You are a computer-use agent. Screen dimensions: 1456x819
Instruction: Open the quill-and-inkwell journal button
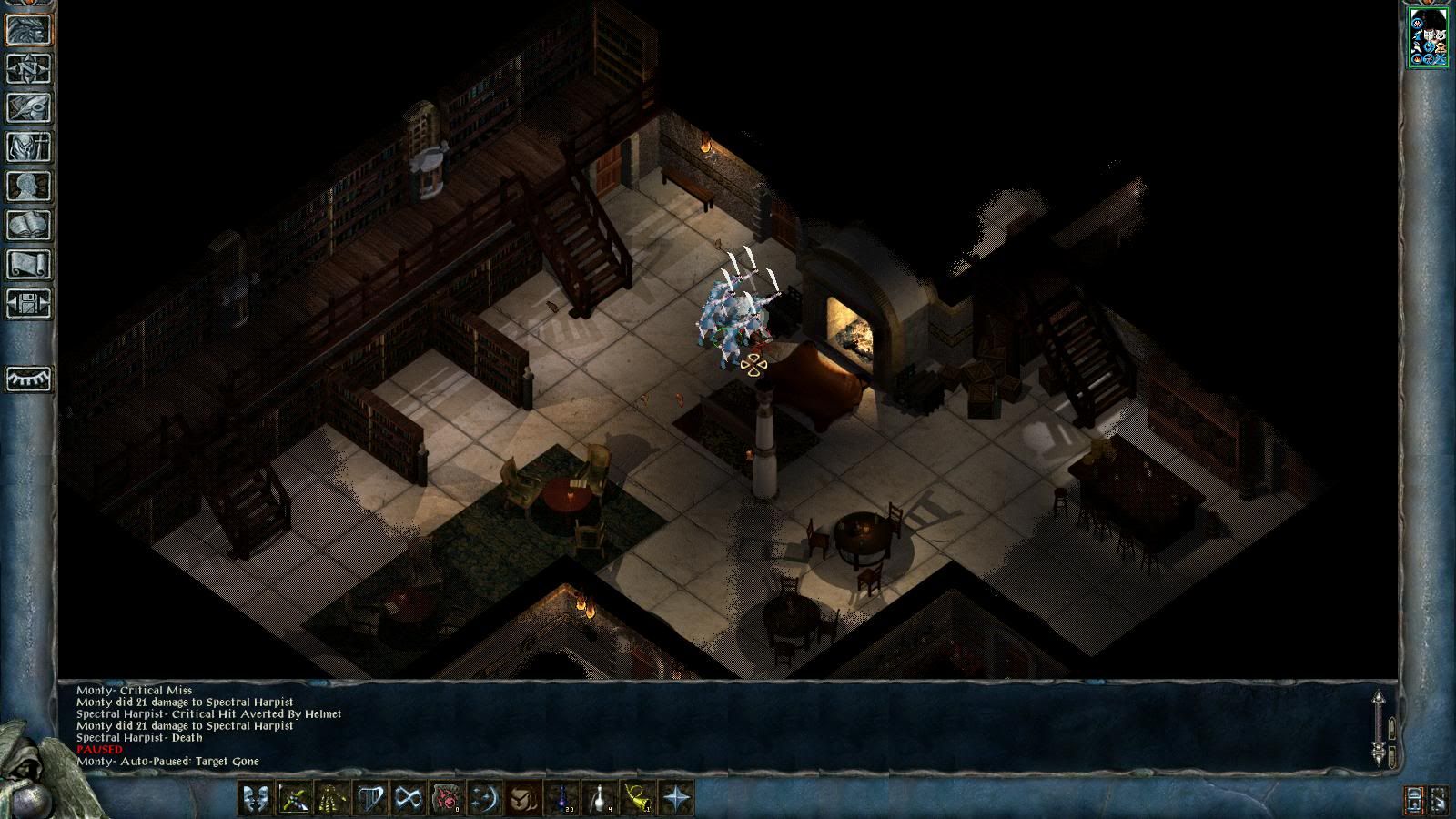click(x=29, y=107)
